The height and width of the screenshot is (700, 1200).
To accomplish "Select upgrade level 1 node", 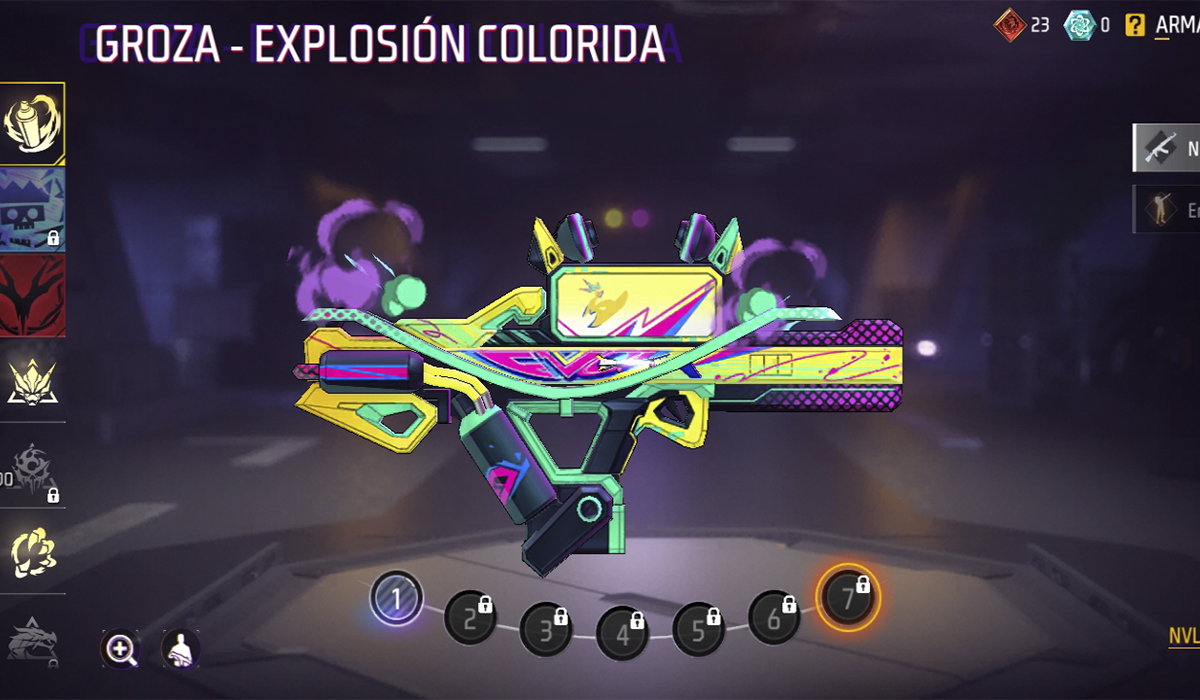I will click(397, 599).
